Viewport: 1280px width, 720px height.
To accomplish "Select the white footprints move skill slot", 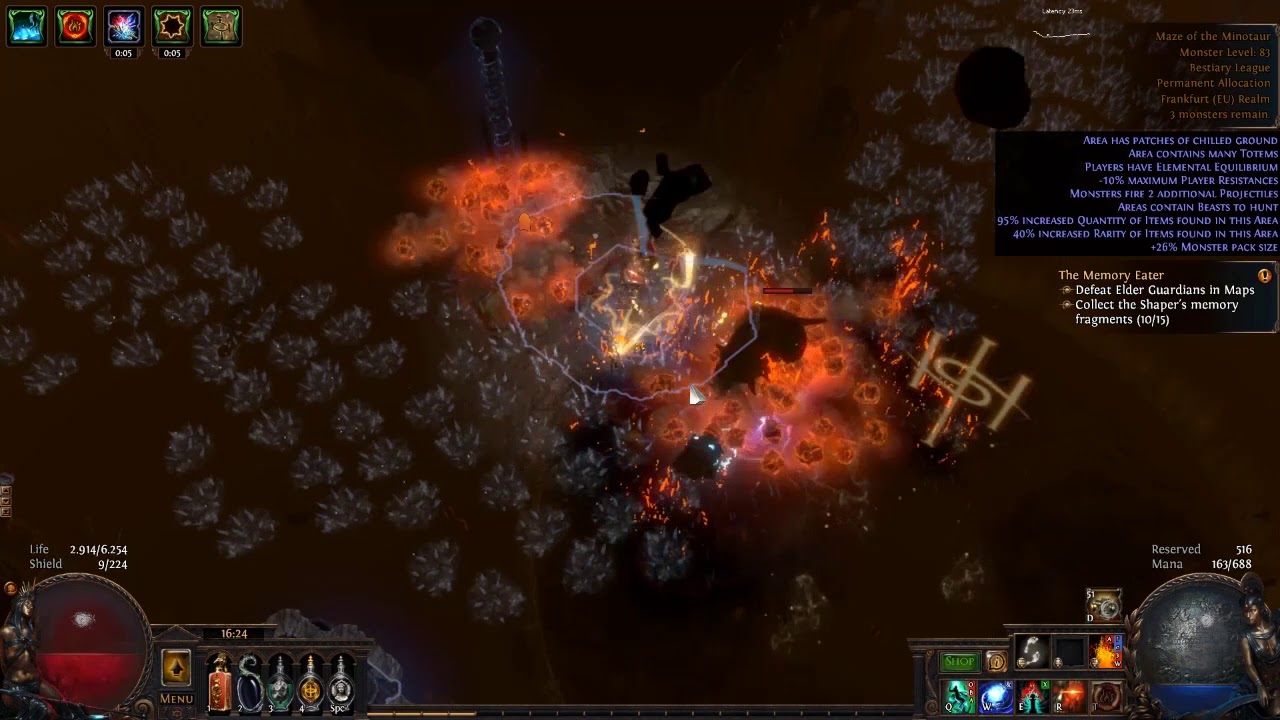I will pyautogui.click(x=1032, y=652).
